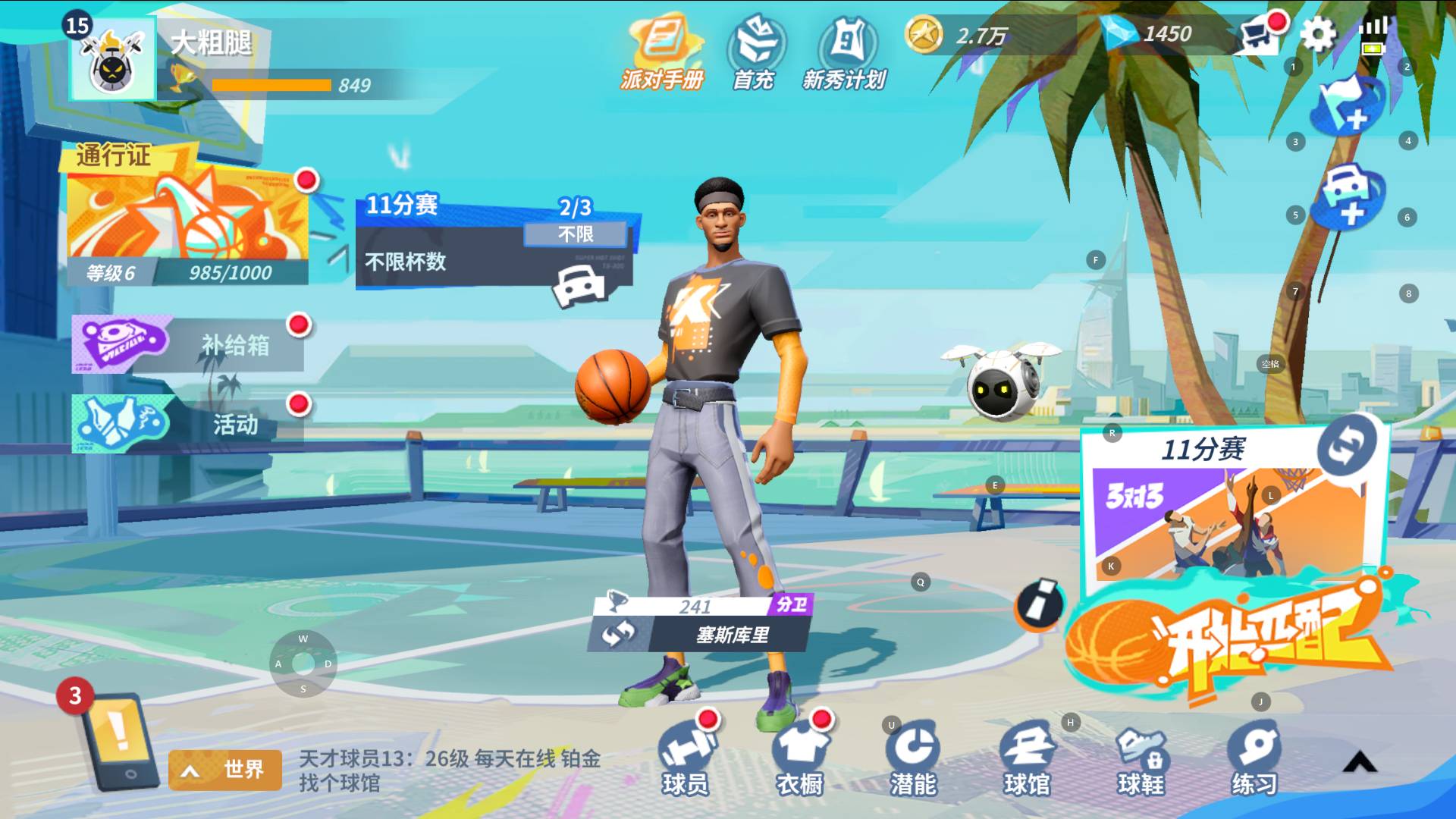Open the 球员 players menu
1456x819 pixels.
(686, 758)
